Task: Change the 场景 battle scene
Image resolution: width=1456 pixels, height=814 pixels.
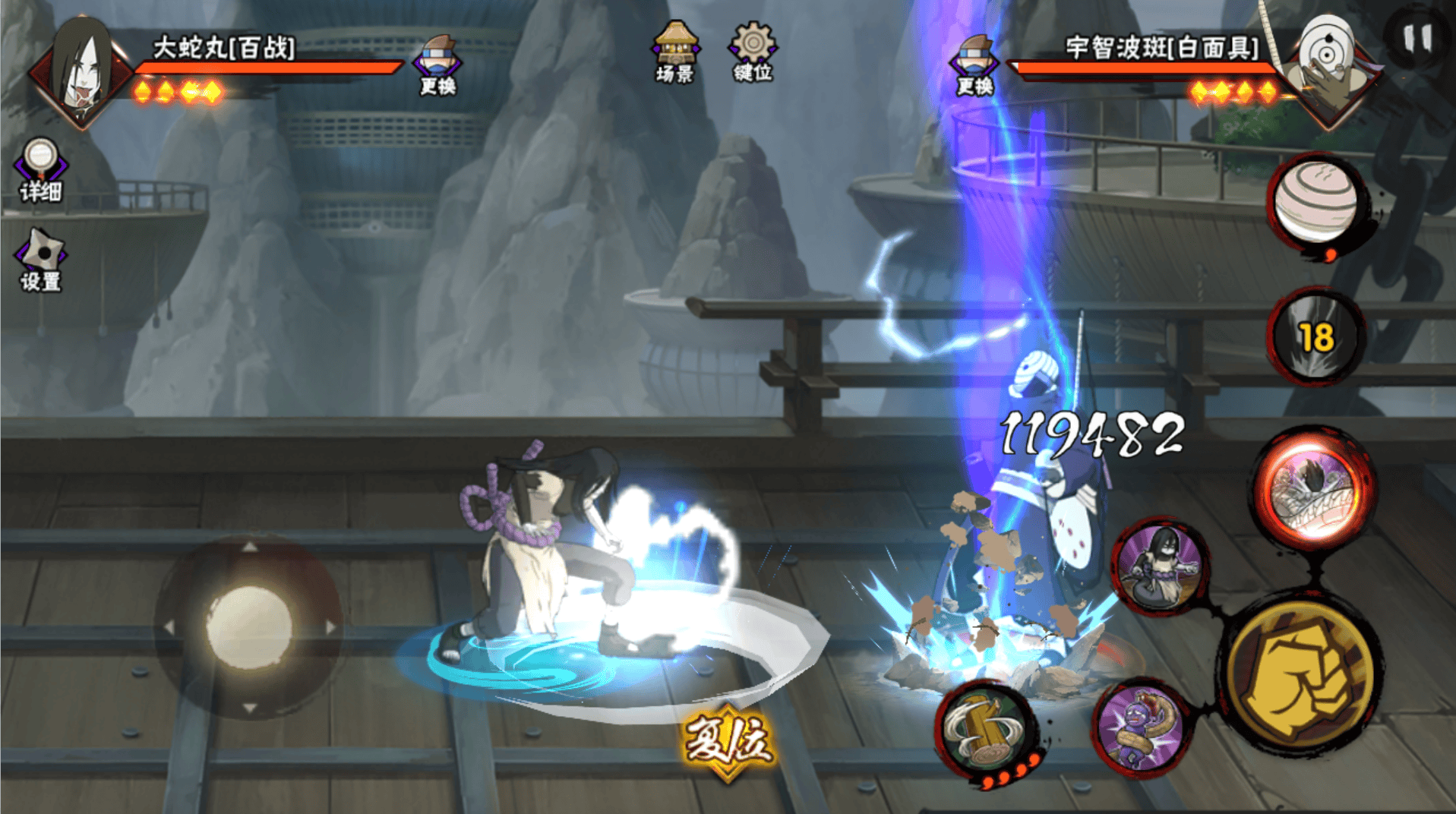Action: pos(674,52)
